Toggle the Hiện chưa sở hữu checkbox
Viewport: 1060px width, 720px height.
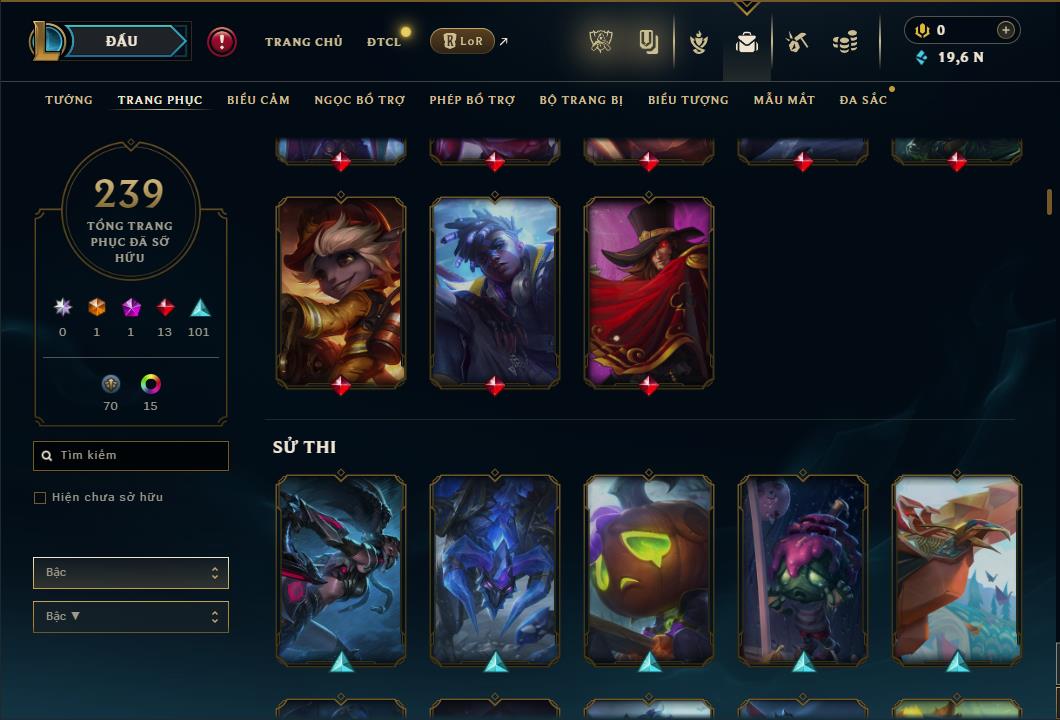pyautogui.click(x=40, y=498)
